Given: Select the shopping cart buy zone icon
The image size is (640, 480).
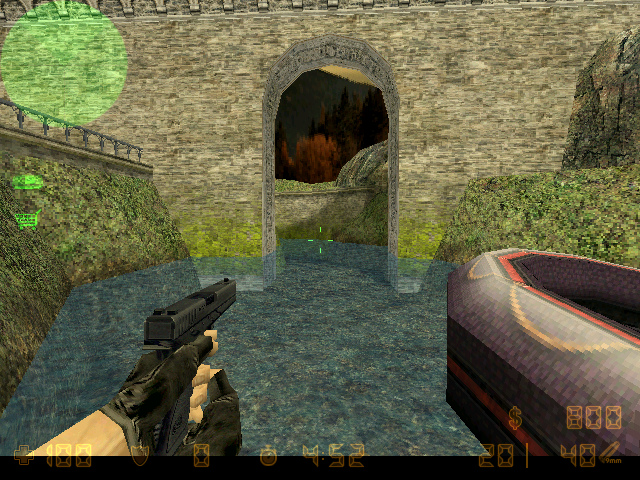Looking at the screenshot, I should tap(27, 218).
